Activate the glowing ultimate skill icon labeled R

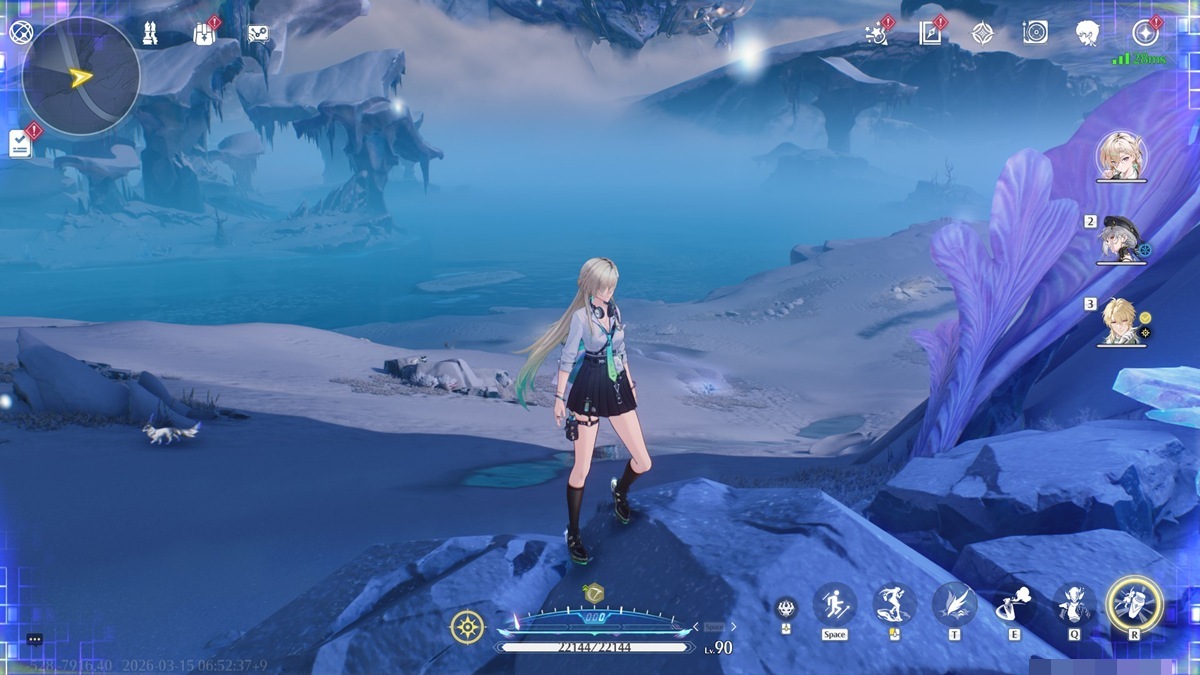1134,604
